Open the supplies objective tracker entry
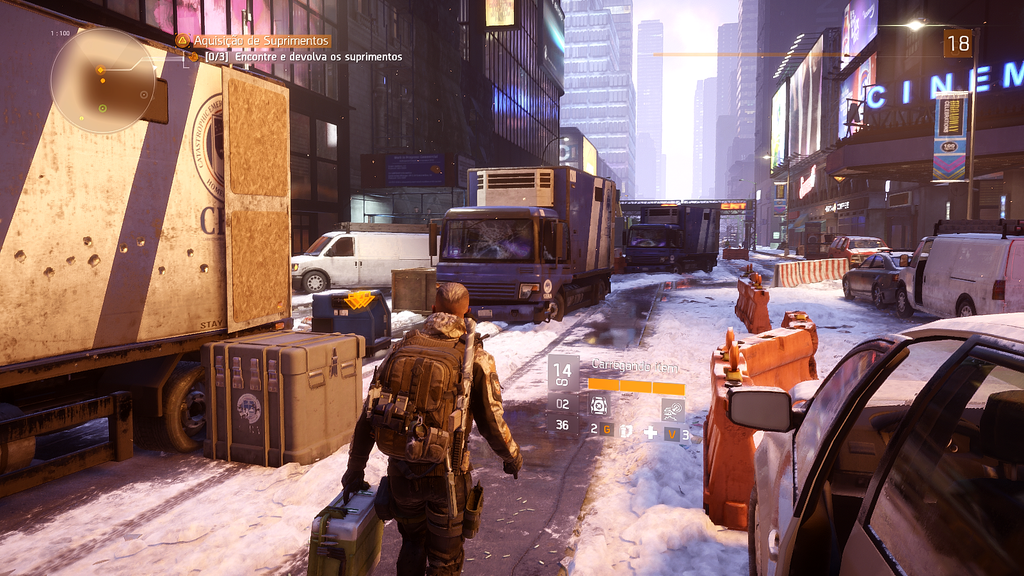 (303, 57)
